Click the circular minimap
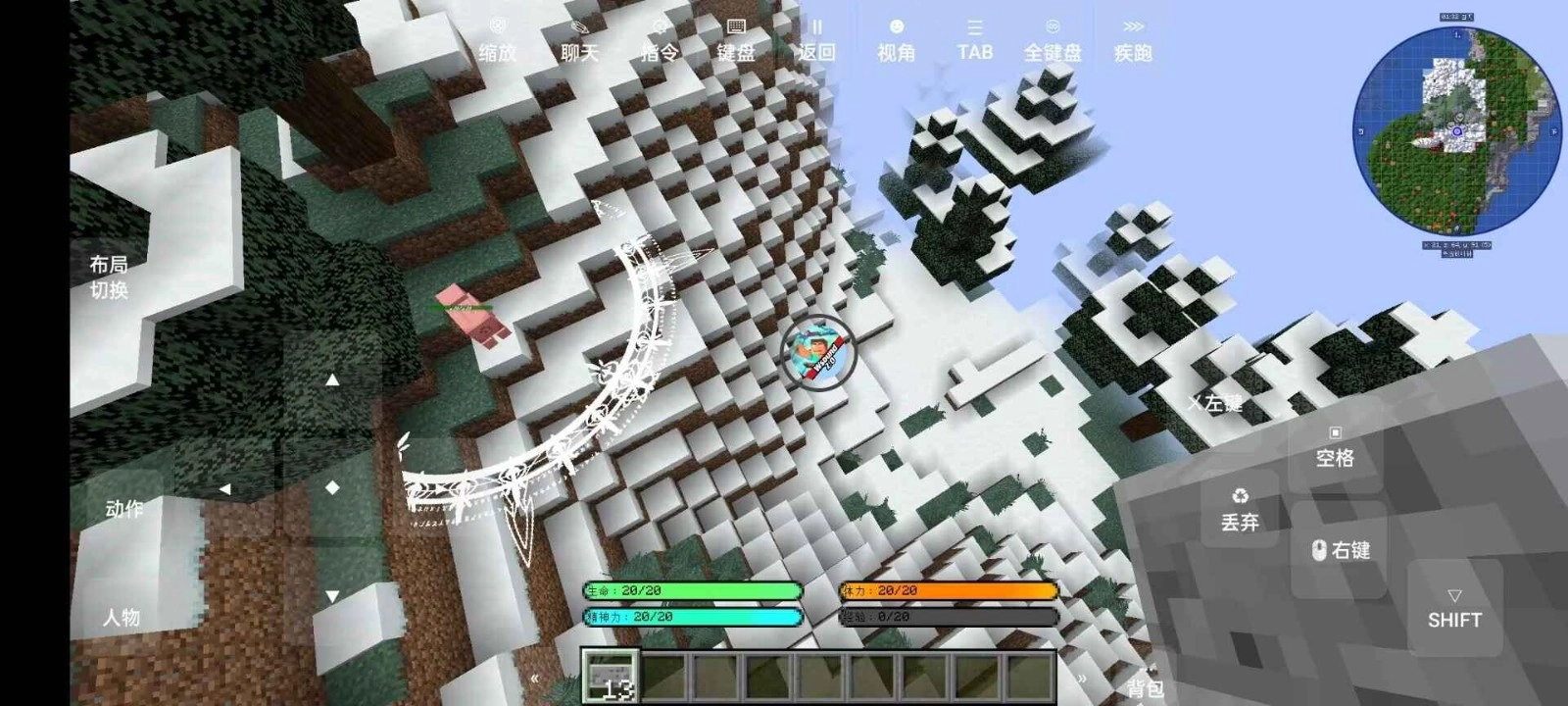 (1457, 127)
